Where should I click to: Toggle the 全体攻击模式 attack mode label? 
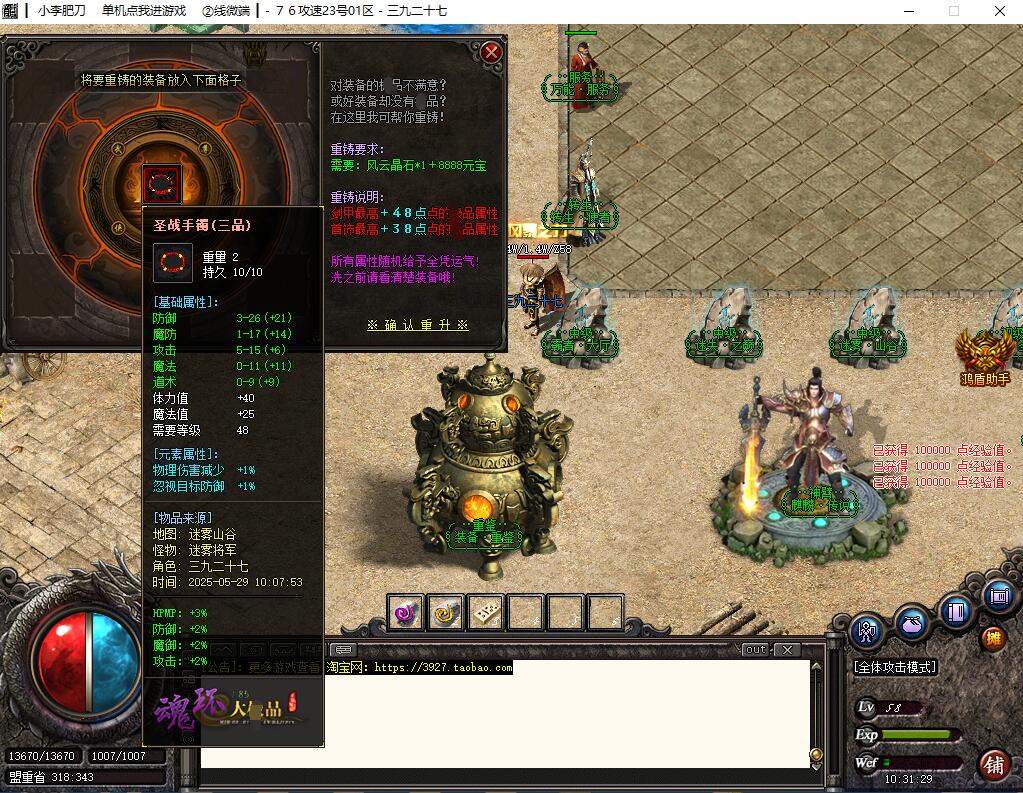[x=895, y=667]
